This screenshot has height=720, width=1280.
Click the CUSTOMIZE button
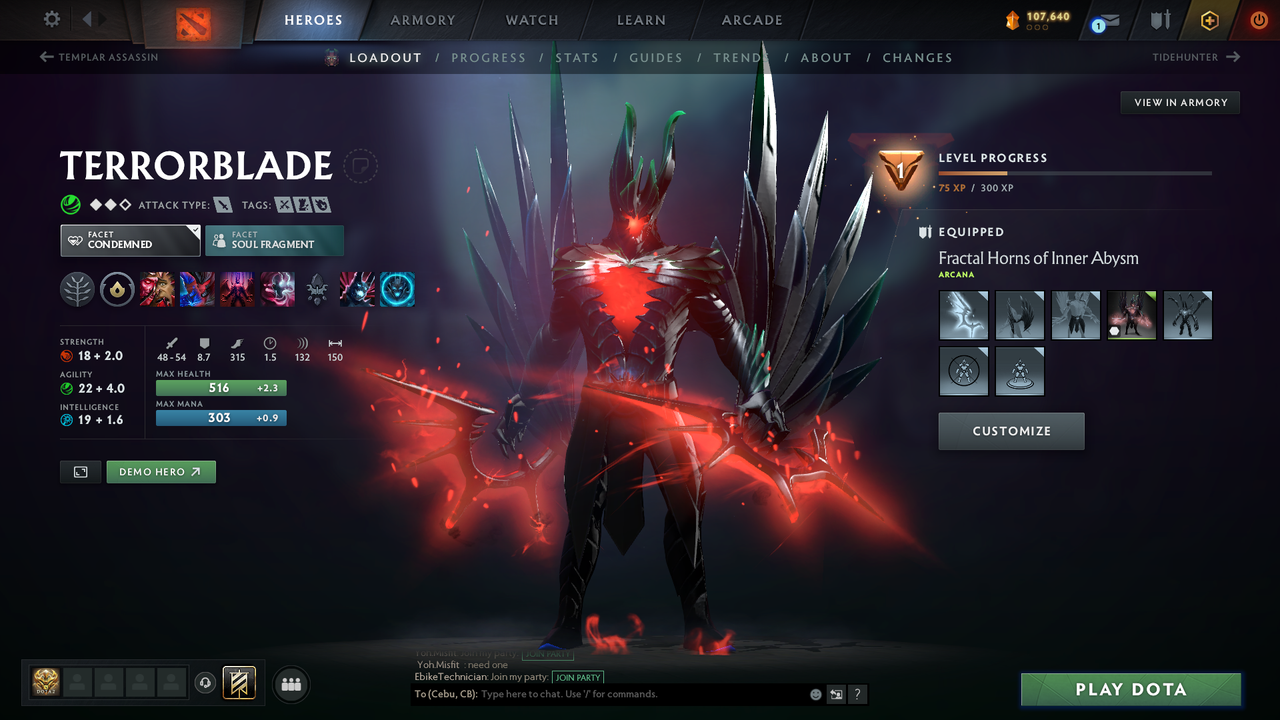(1010, 431)
